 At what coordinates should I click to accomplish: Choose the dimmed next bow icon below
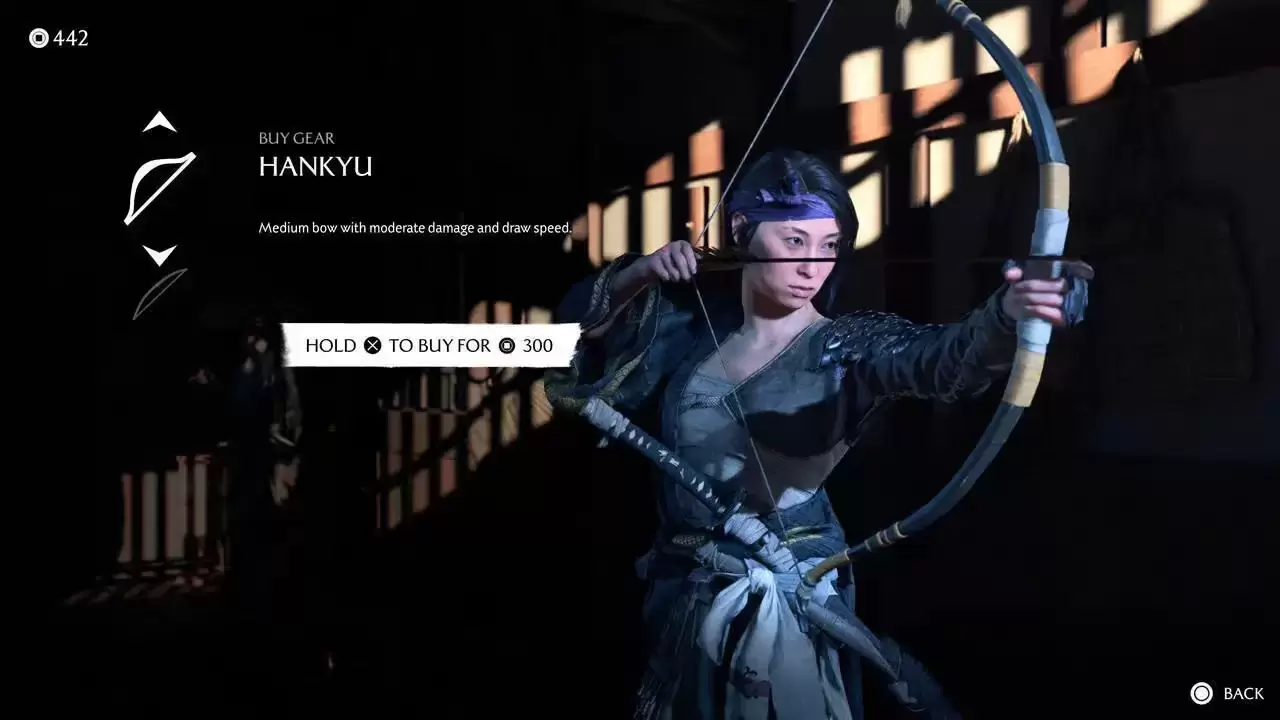(x=160, y=294)
